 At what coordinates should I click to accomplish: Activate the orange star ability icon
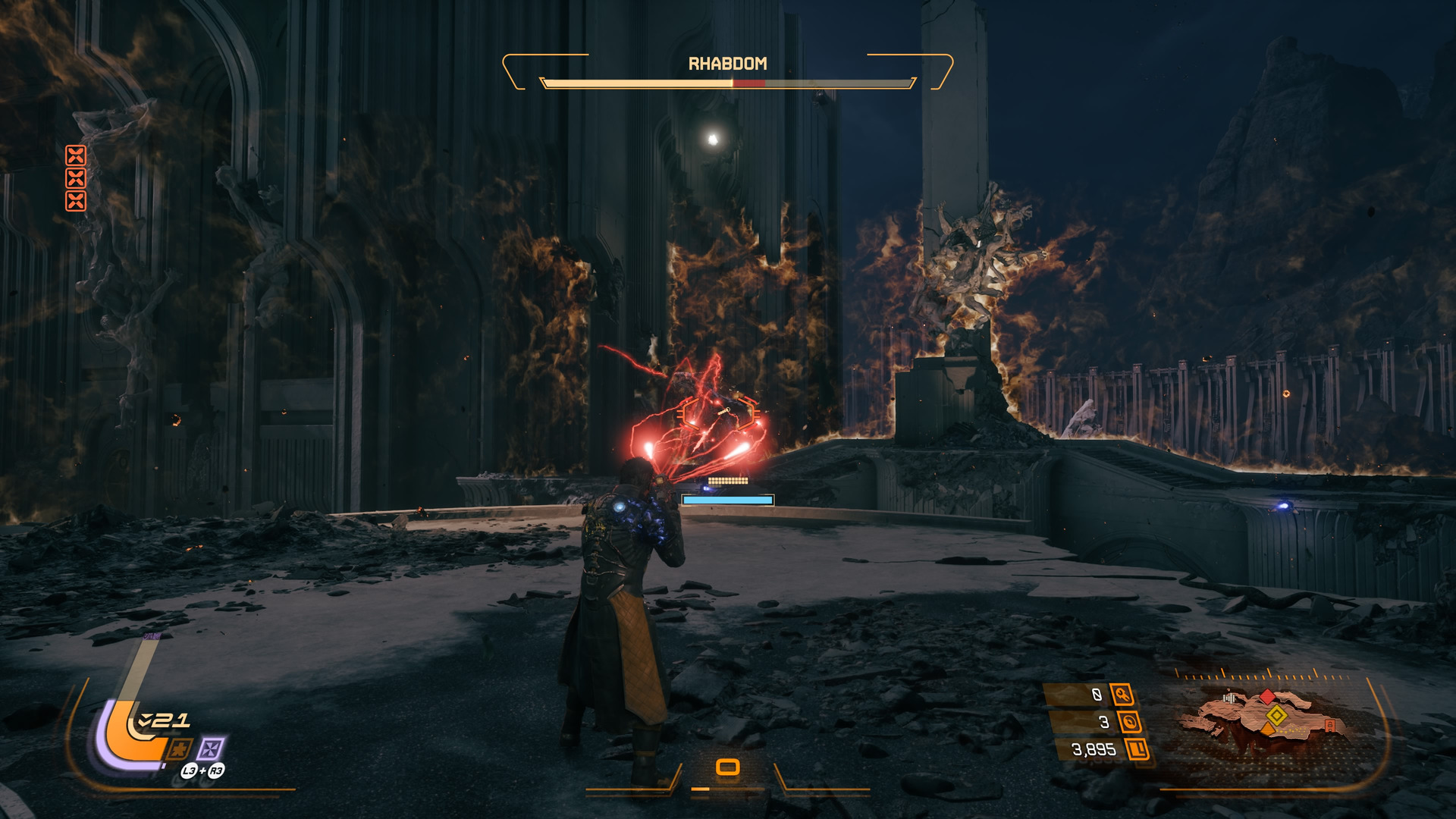coord(179,749)
